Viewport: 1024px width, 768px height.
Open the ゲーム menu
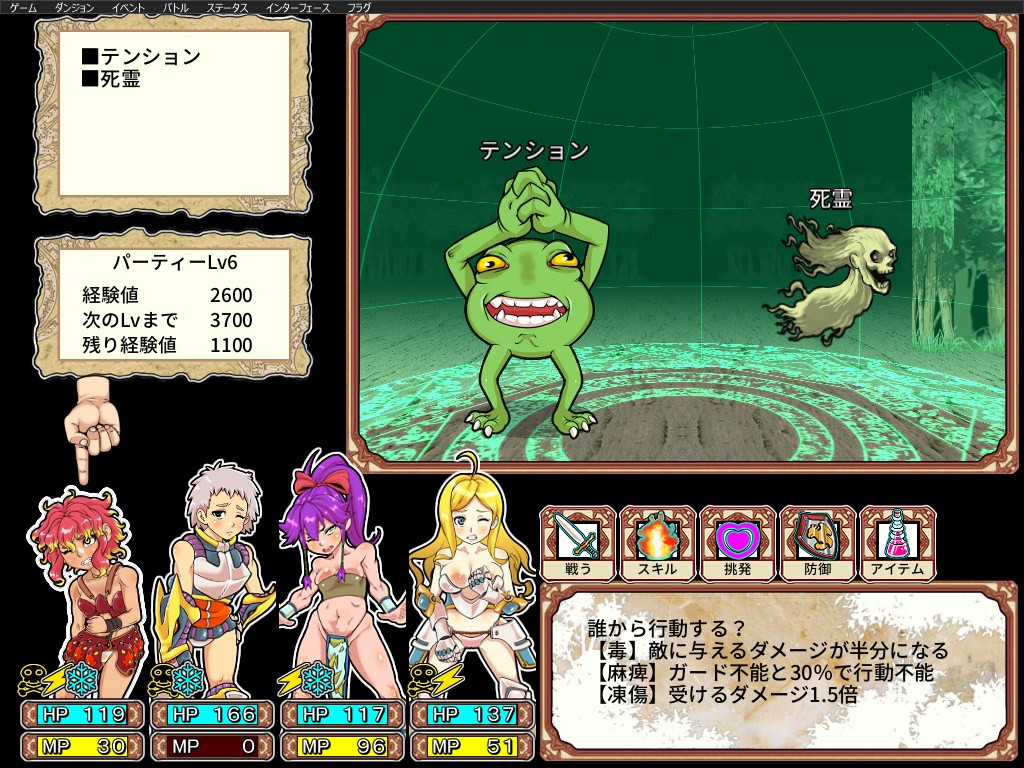(23, 7)
